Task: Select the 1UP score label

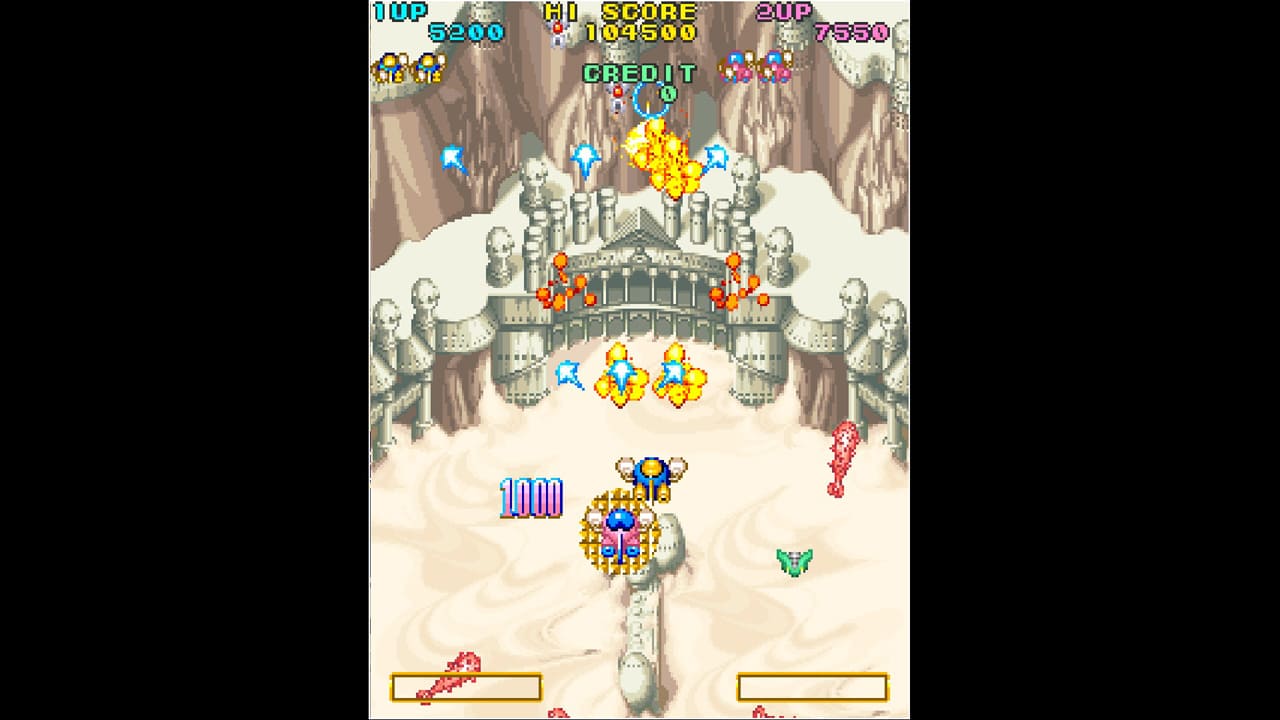Action: pos(399,12)
